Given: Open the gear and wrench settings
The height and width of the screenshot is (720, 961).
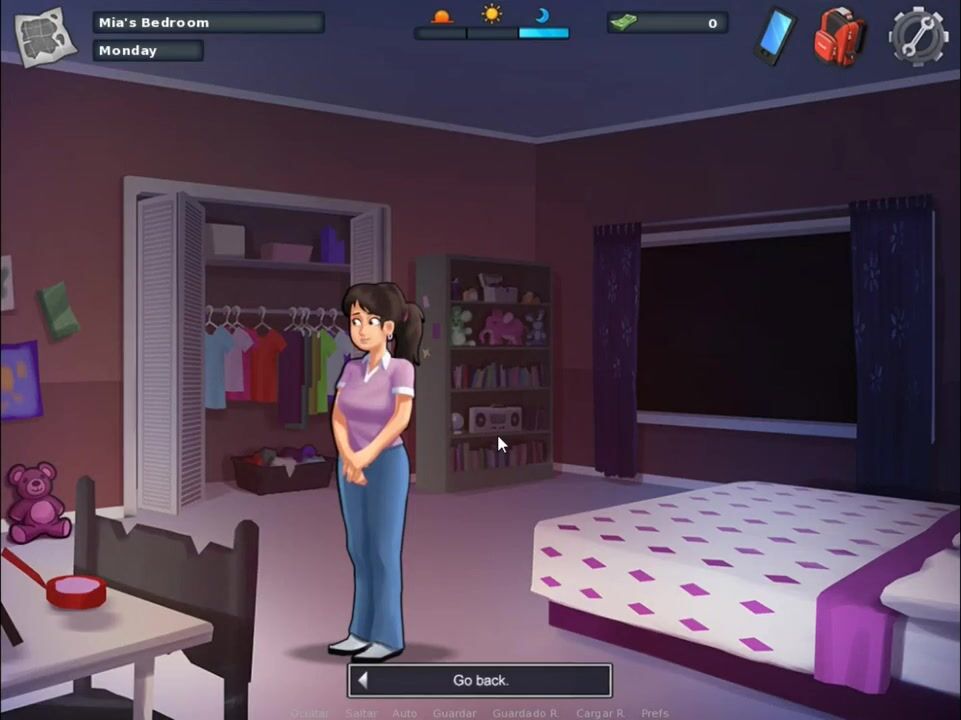Looking at the screenshot, I should pyautogui.click(x=918, y=36).
